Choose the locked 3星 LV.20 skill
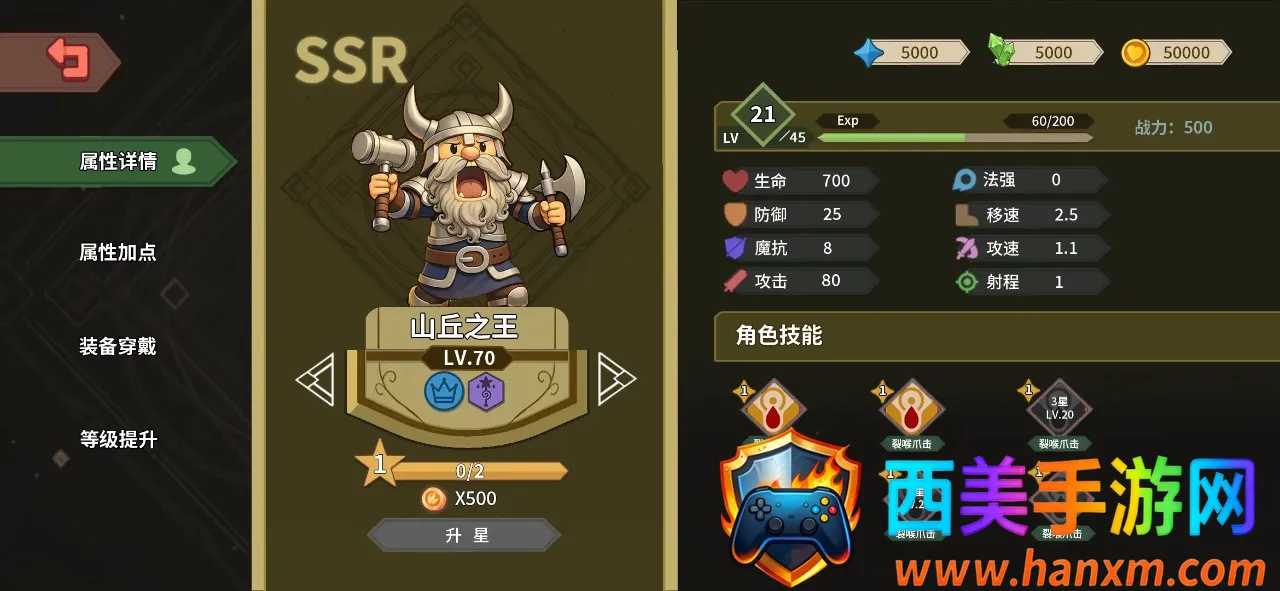The width and height of the screenshot is (1280, 591). [x=1059, y=409]
